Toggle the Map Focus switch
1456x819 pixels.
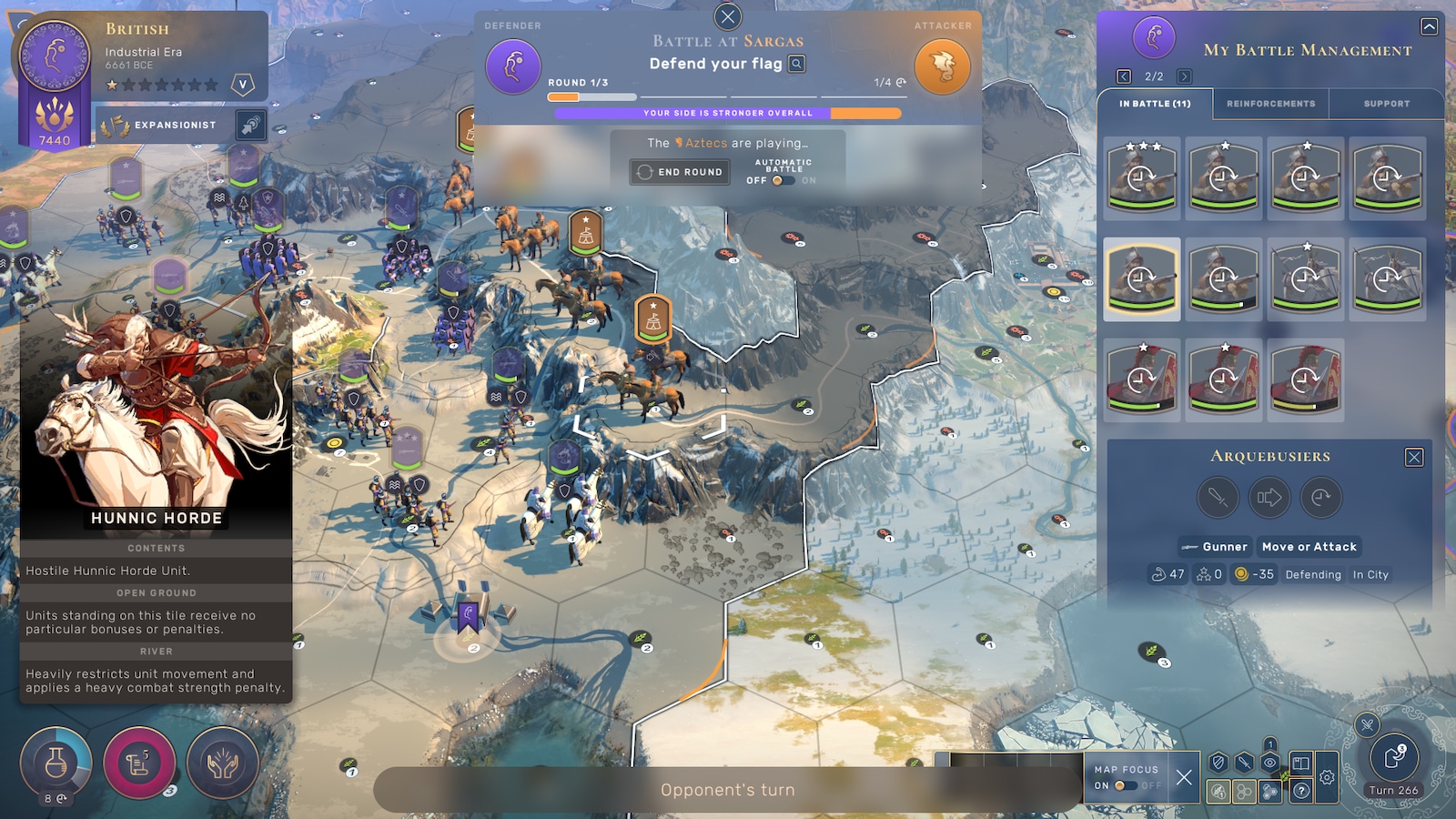coord(1126,785)
